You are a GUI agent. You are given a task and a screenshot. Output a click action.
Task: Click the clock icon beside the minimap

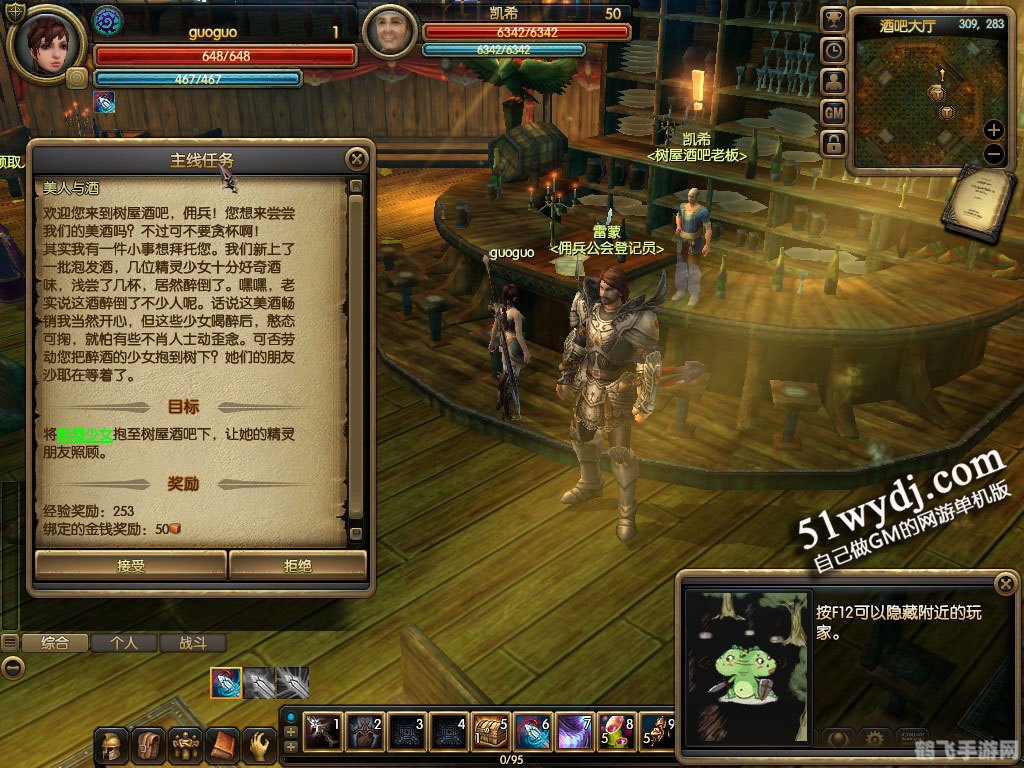coord(834,51)
